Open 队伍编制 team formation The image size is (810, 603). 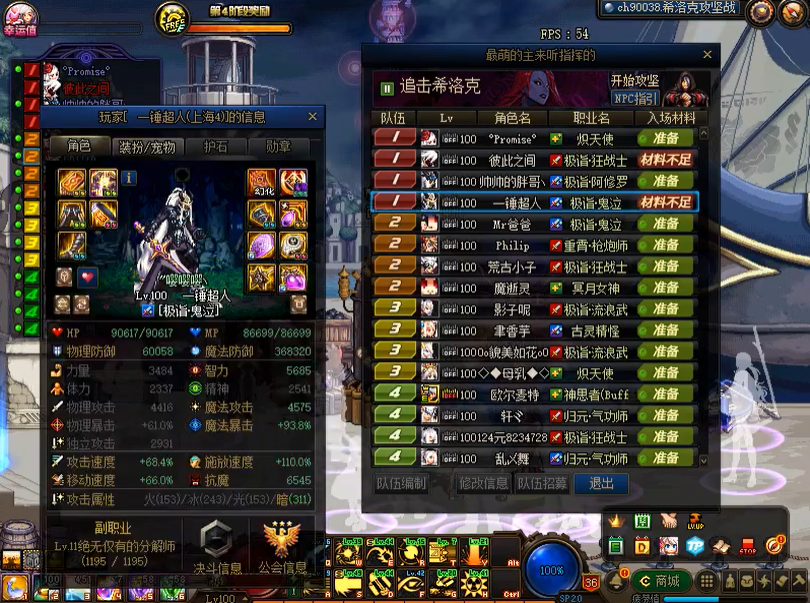click(401, 483)
